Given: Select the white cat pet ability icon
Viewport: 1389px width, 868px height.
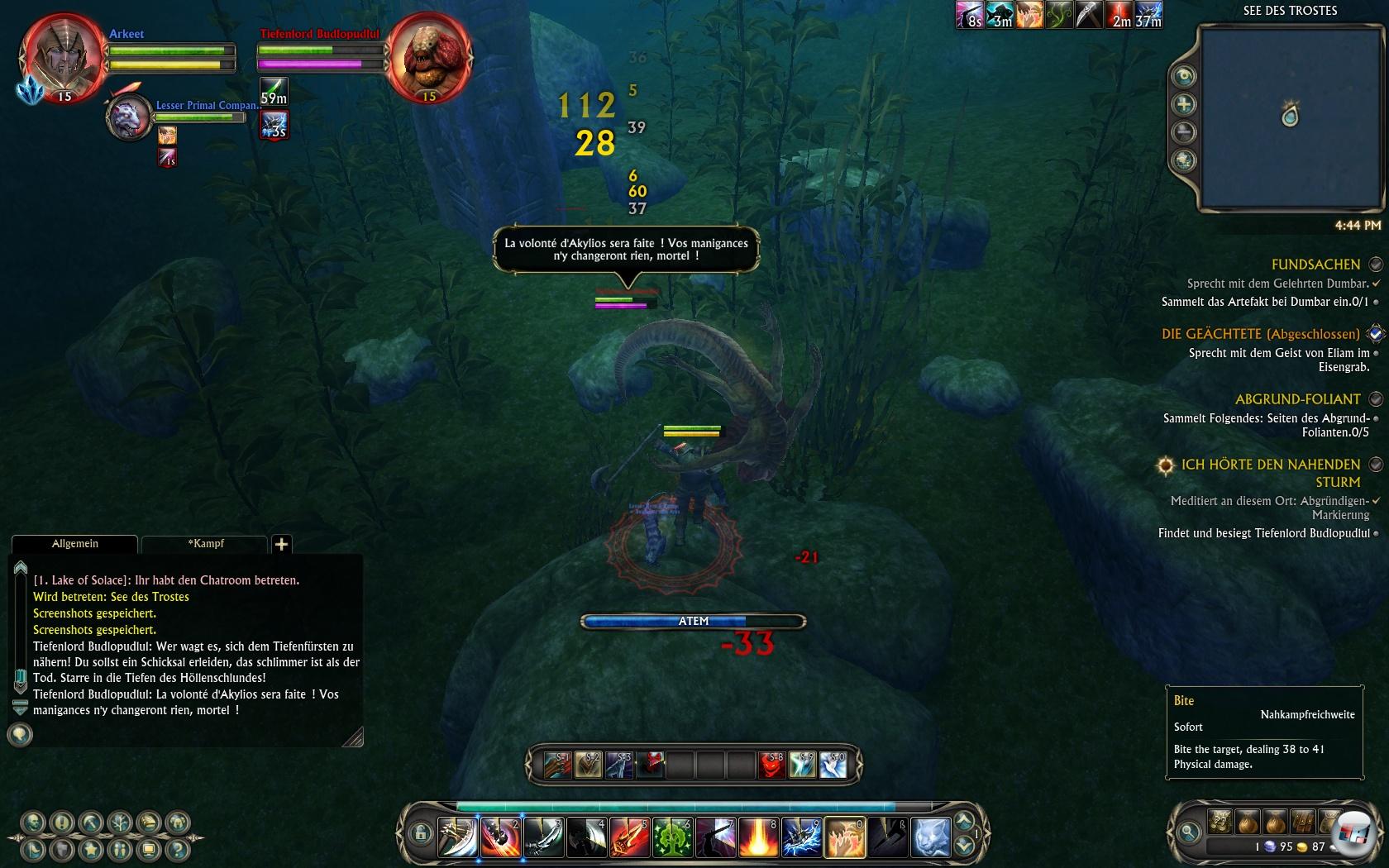Looking at the screenshot, I should pos(930,837).
